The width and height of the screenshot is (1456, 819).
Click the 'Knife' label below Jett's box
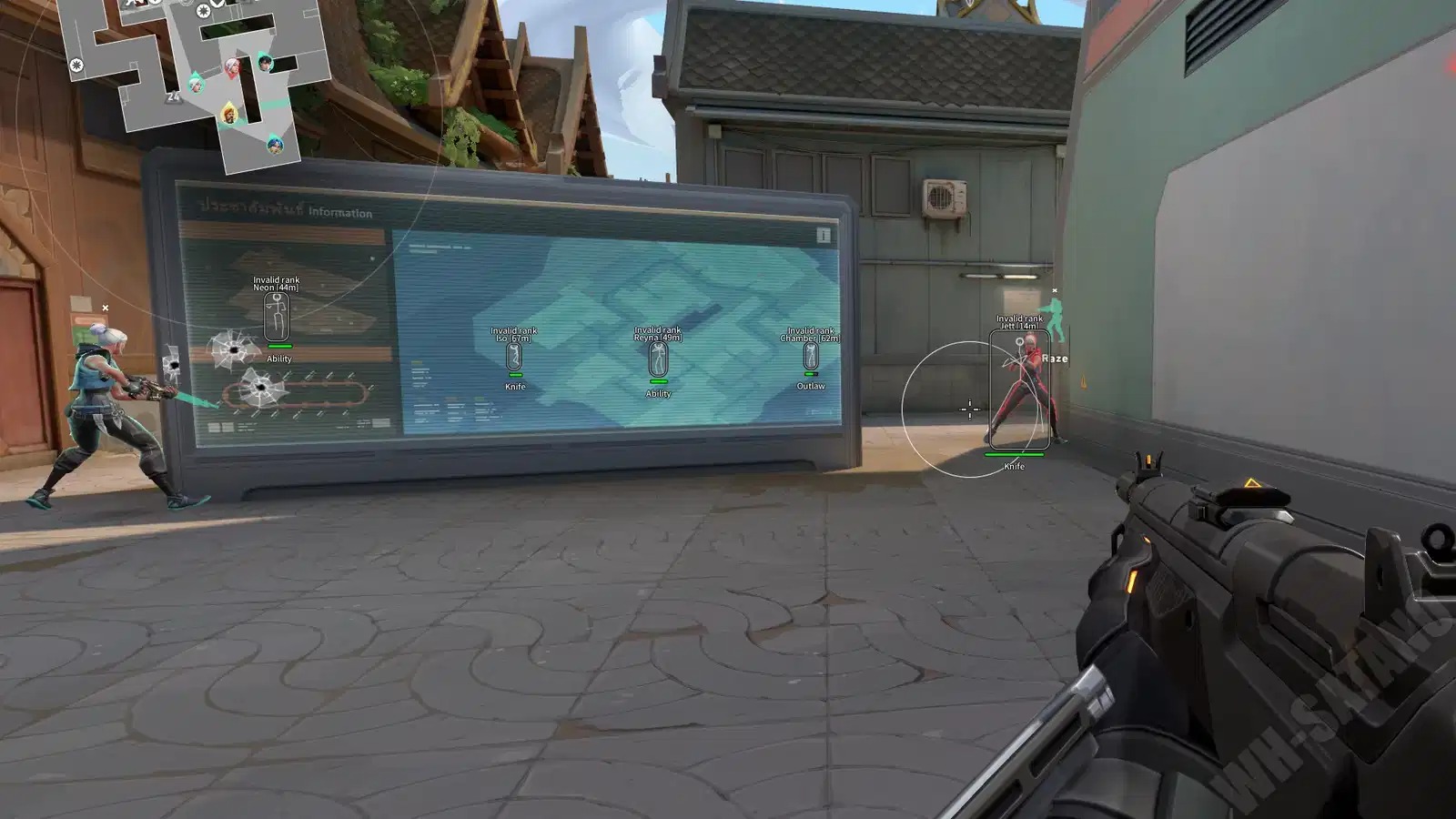1014,466
